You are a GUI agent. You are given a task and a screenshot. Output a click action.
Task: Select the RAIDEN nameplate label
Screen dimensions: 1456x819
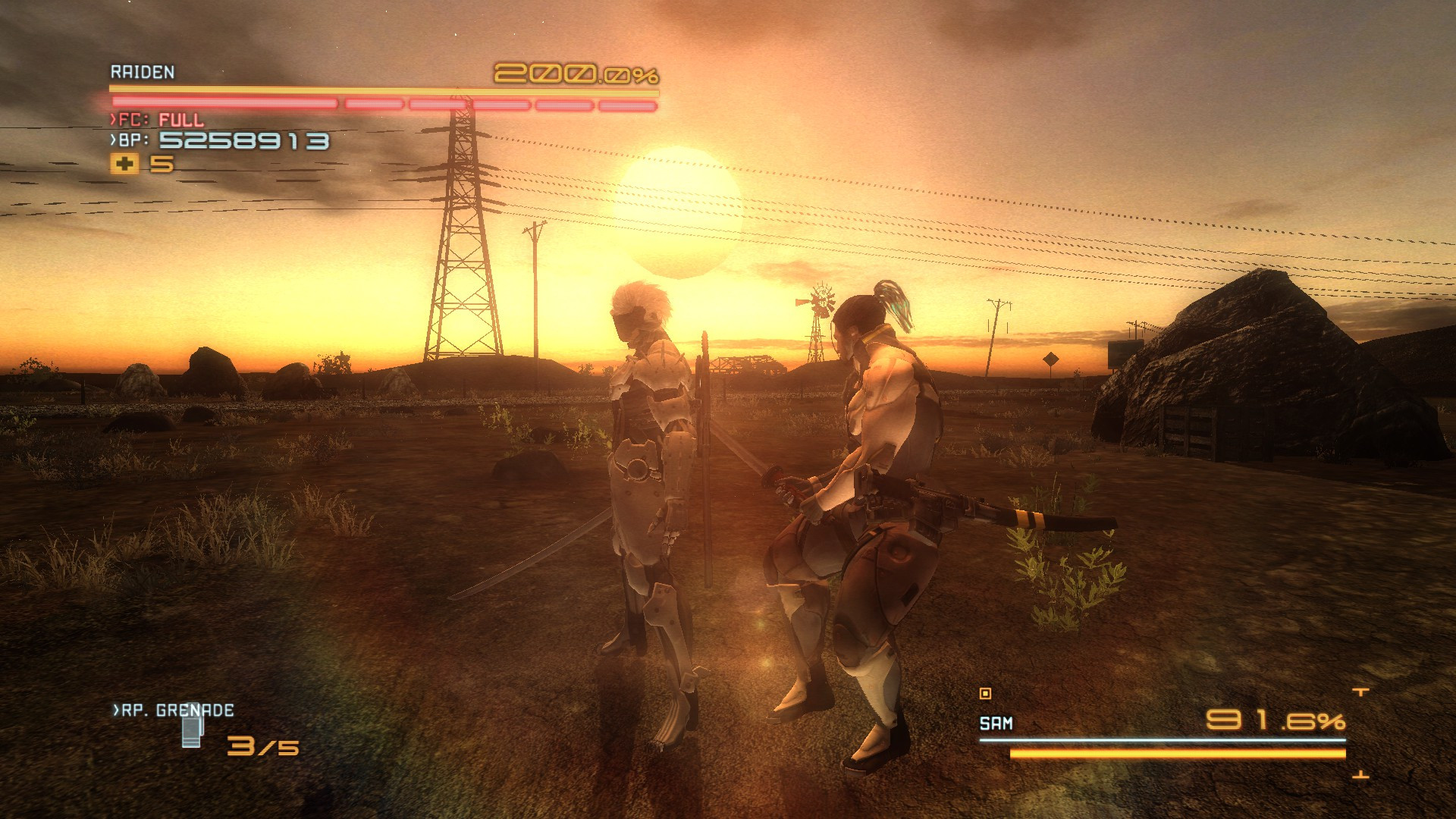click(141, 73)
